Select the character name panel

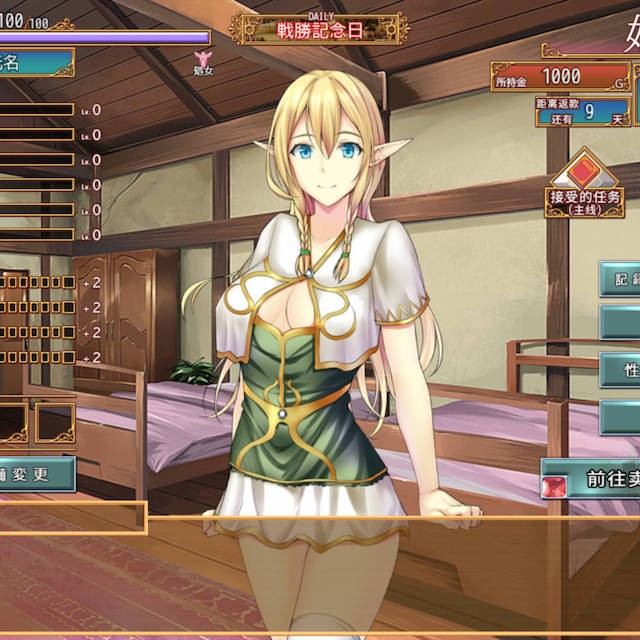pyautogui.click(x=35, y=63)
